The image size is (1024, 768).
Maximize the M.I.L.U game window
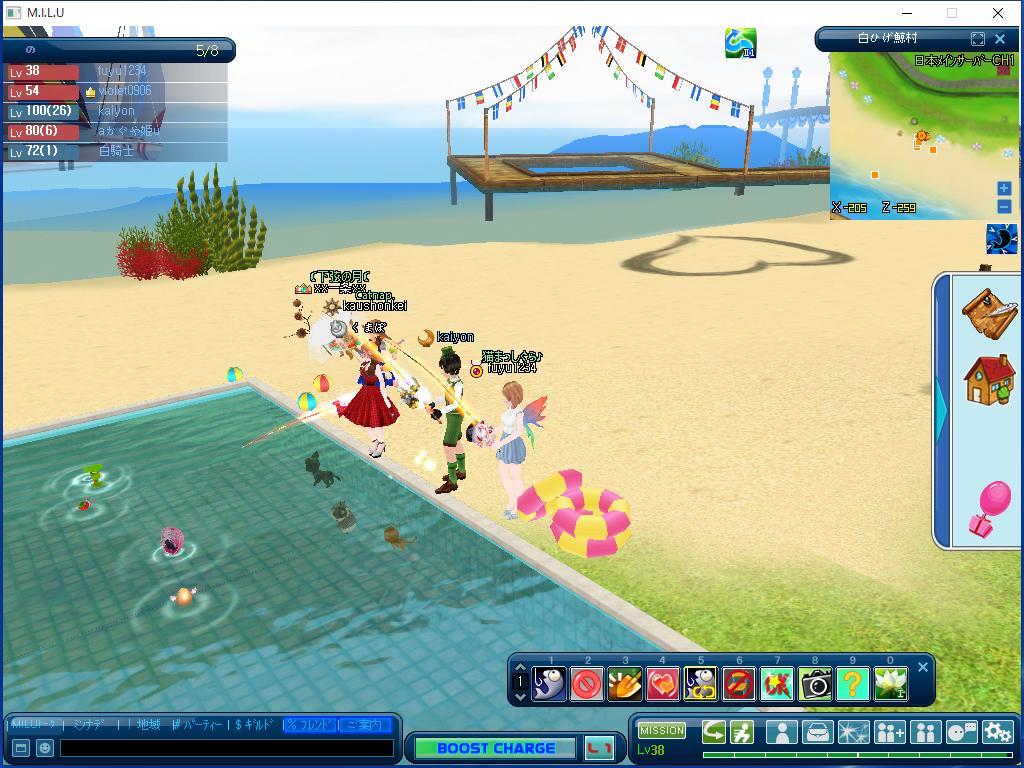952,13
